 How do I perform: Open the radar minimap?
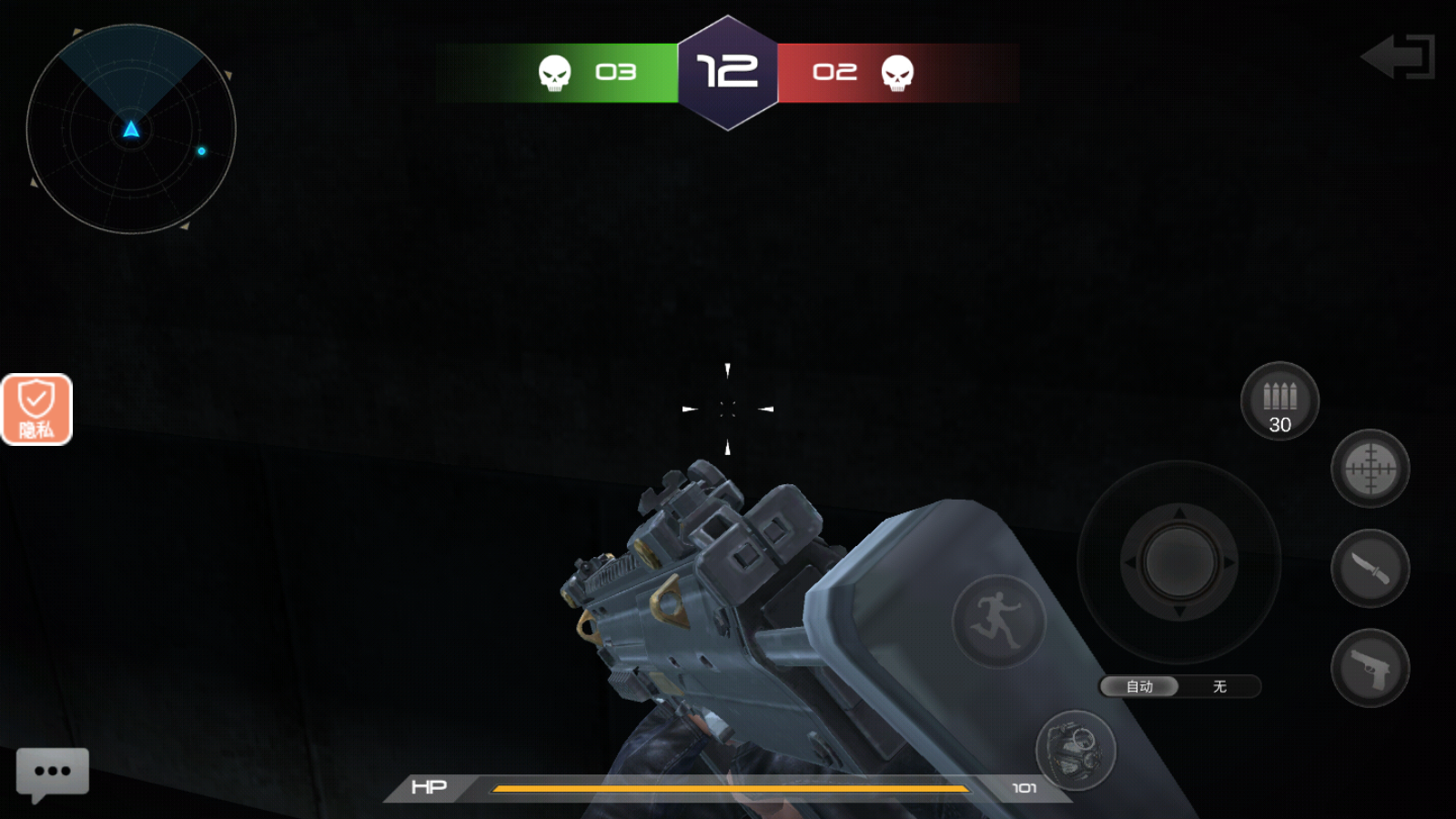click(x=131, y=129)
